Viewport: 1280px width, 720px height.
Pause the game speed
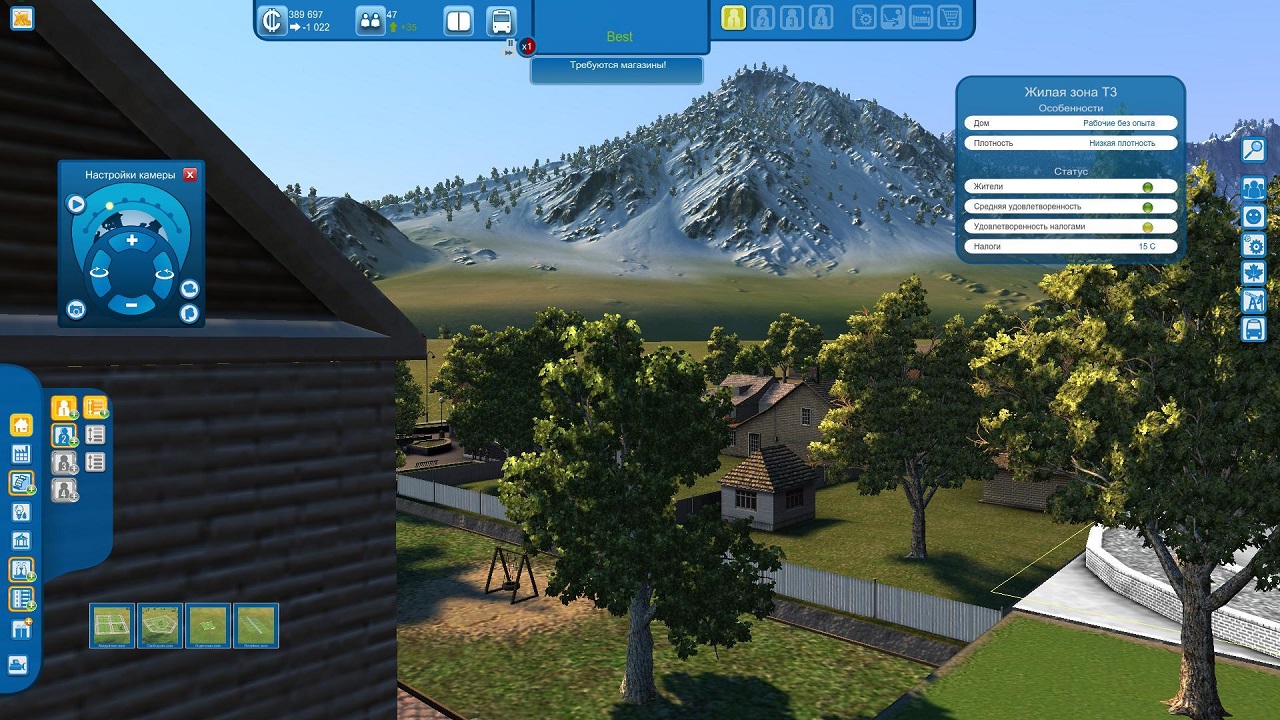(x=510, y=43)
